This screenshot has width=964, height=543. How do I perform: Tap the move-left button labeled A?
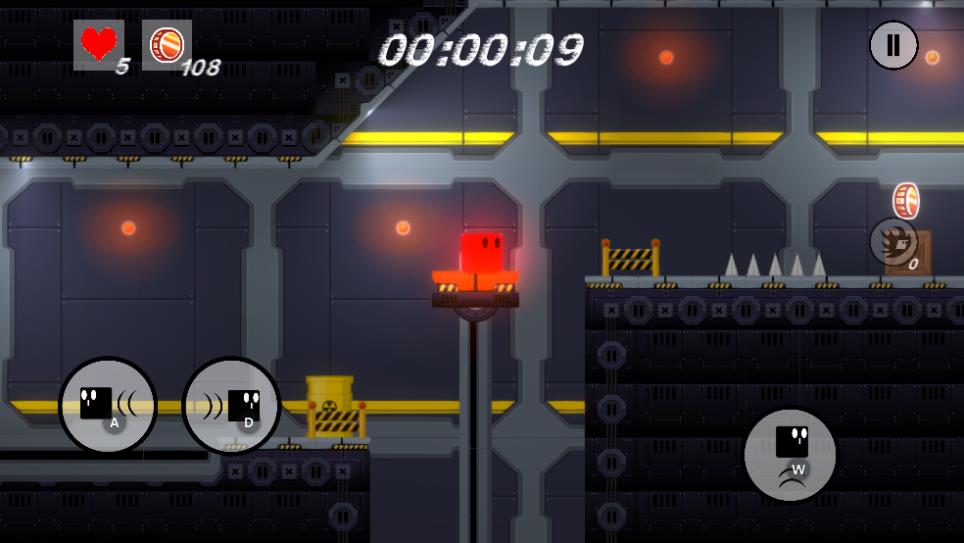pyautogui.click(x=108, y=406)
